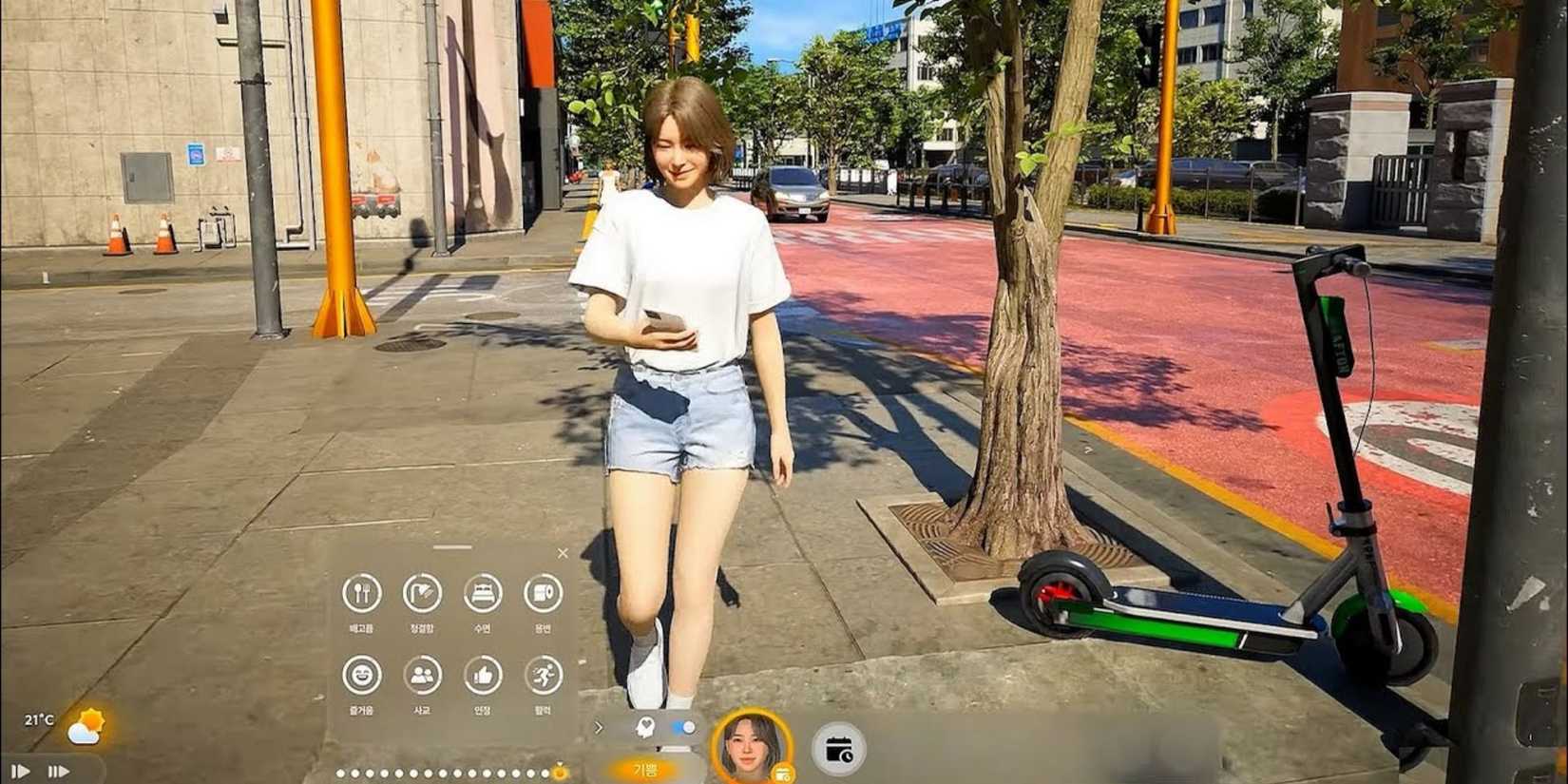Click the thought bubble heart icon
The image size is (1568, 784).
tap(645, 727)
